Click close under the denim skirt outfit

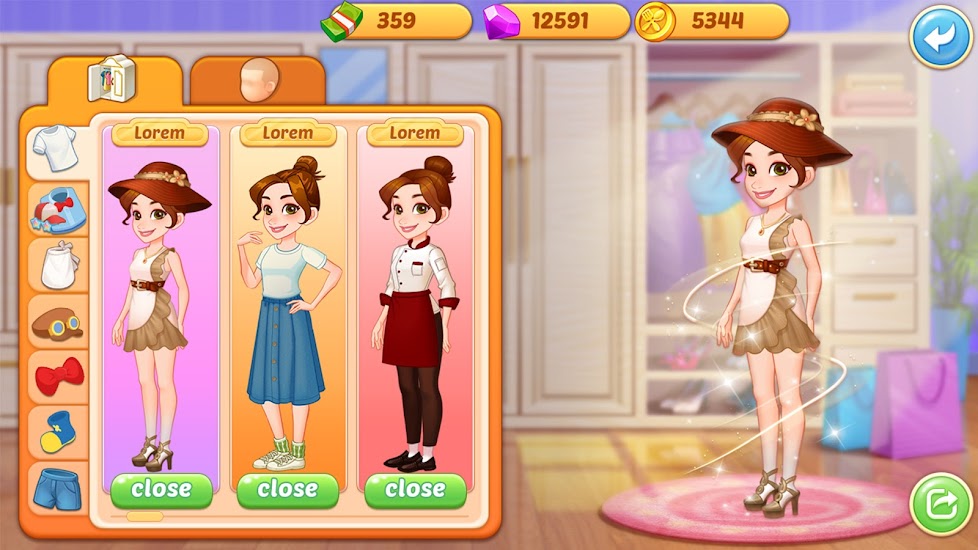[287, 490]
